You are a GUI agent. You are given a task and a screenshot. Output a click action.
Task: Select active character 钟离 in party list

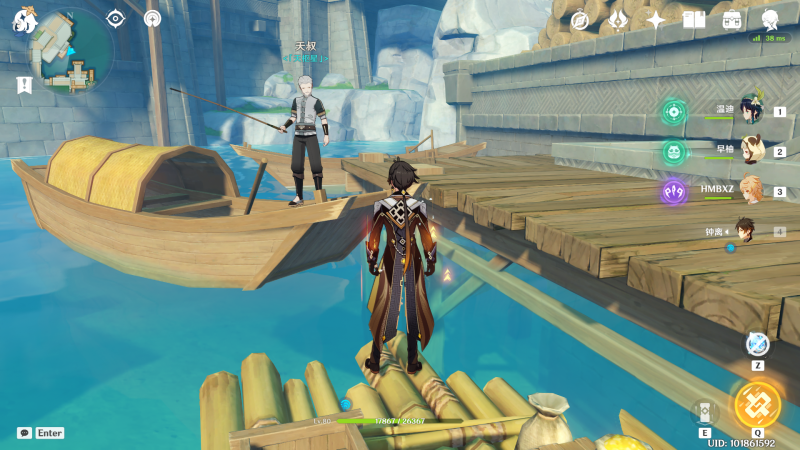pyautogui.click(x=745, y=231)
